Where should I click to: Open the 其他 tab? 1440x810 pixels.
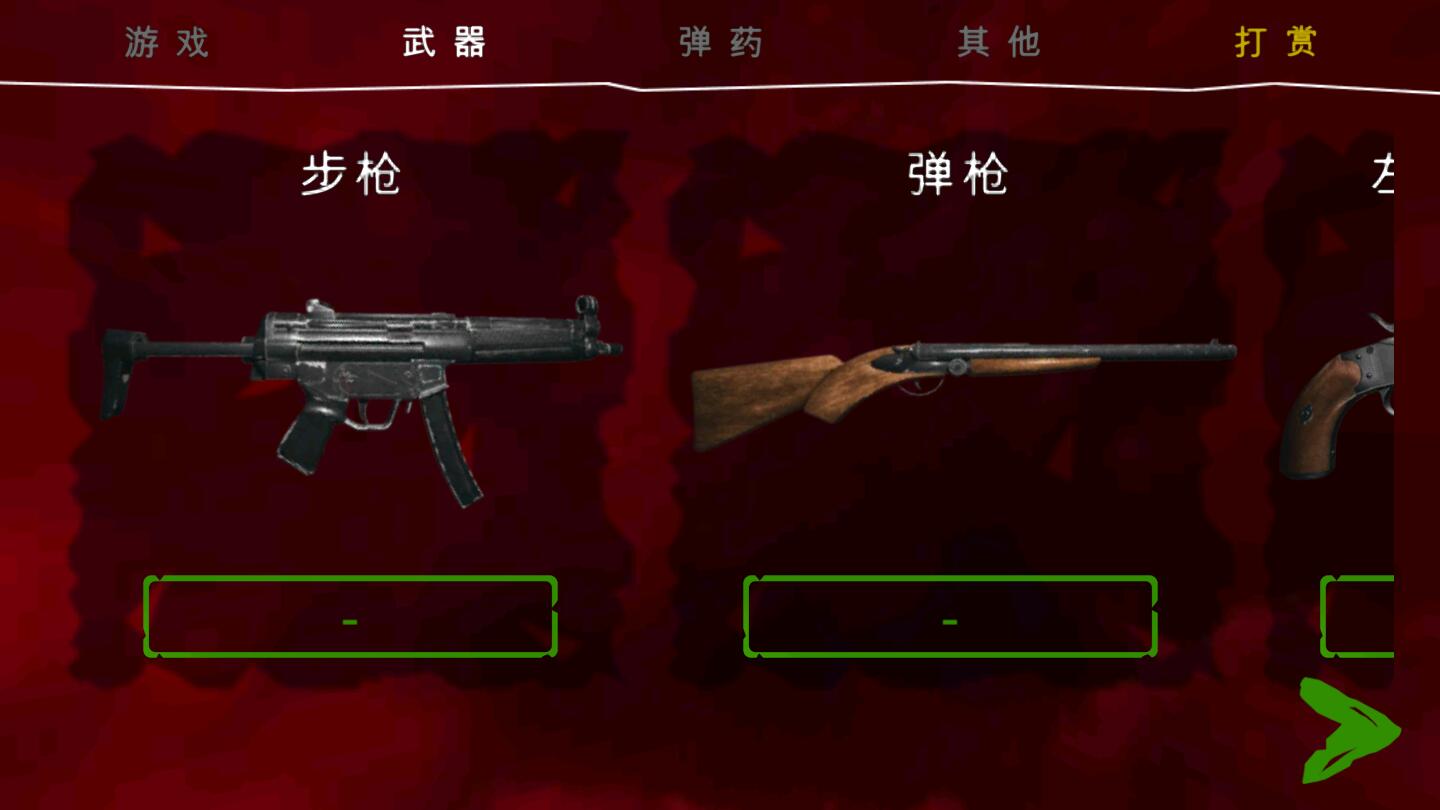tap(999, 43)
